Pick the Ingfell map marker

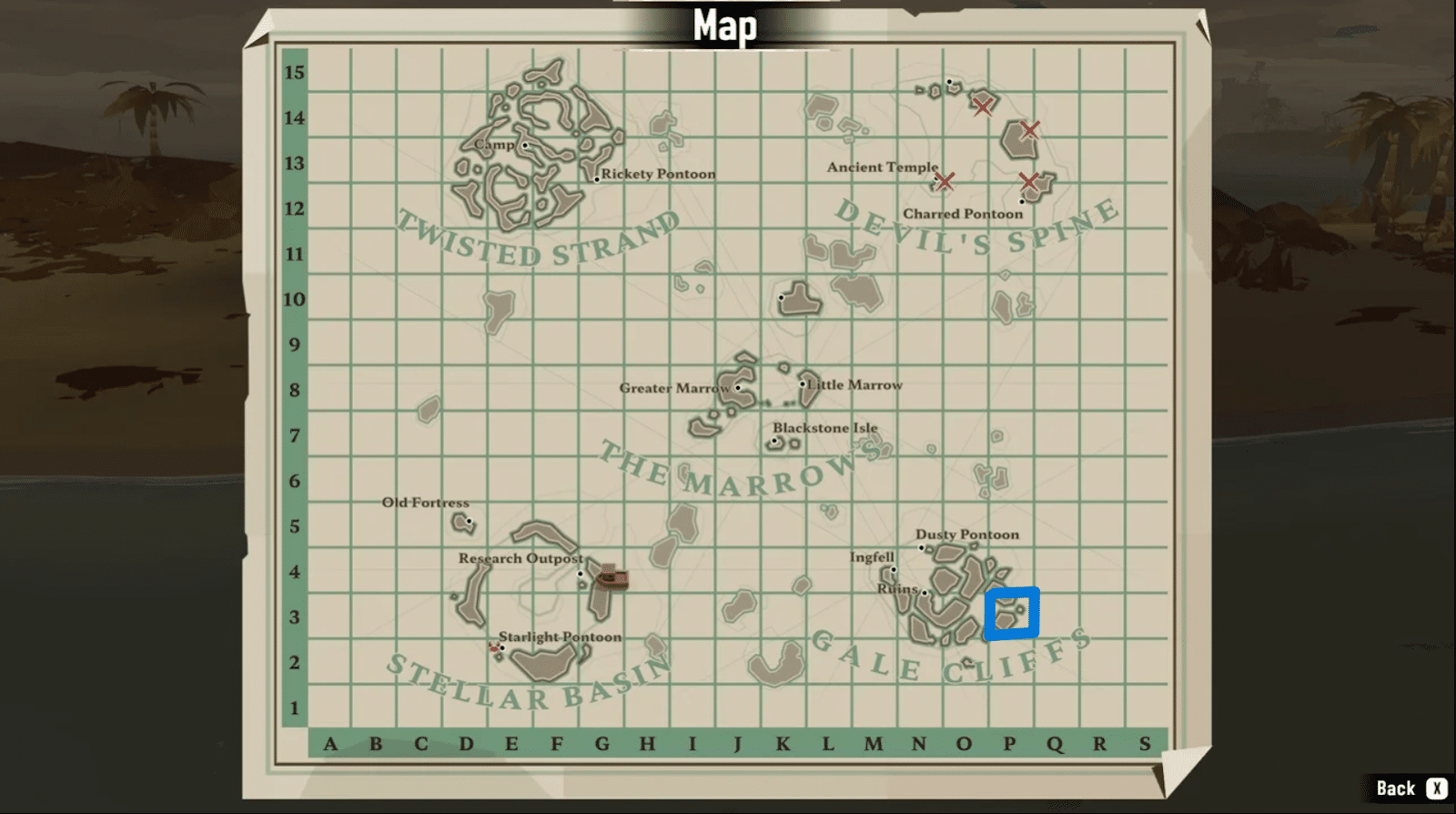pyautogui.click(x=894, y=571)
